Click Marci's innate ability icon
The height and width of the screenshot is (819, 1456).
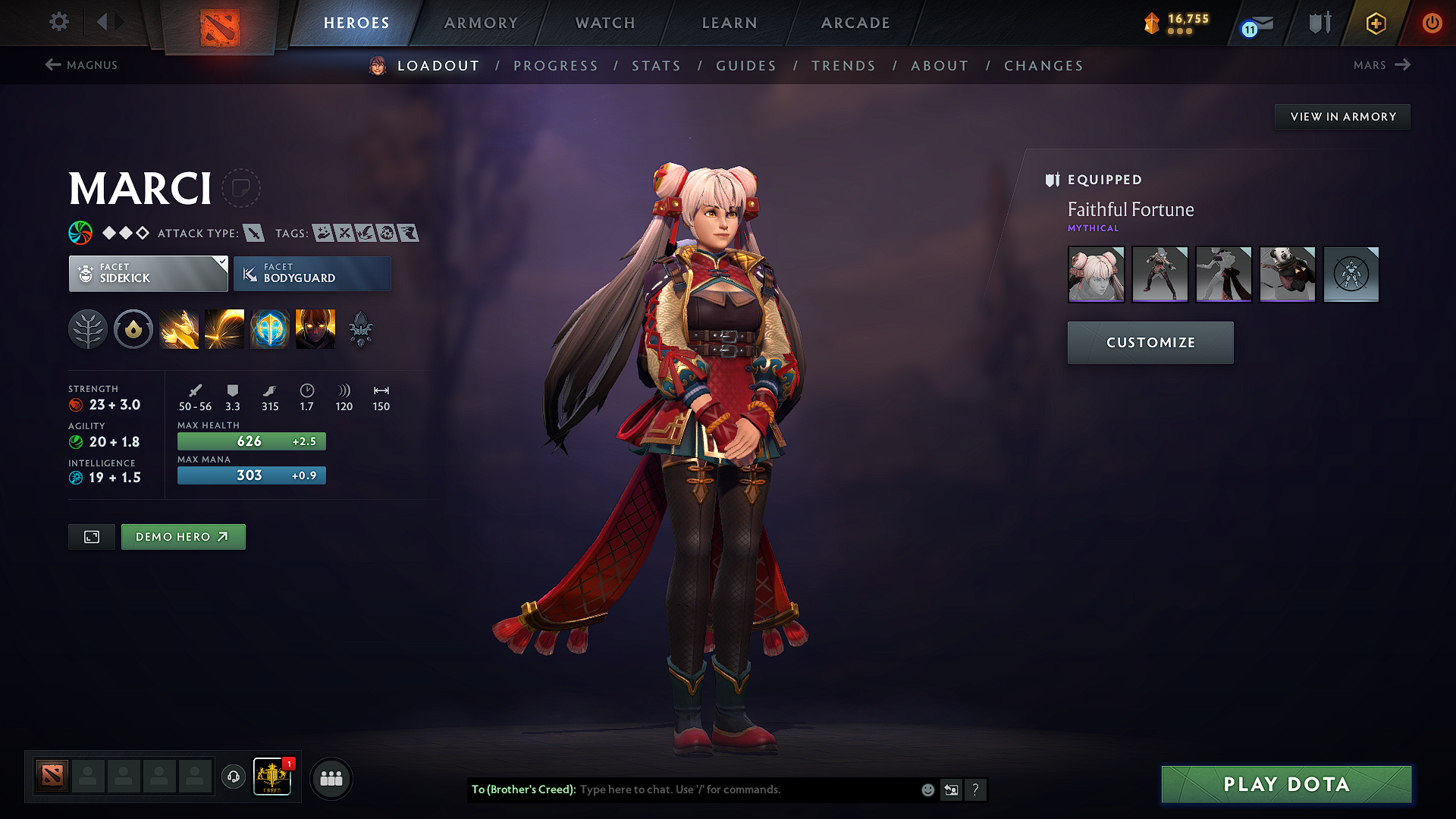(133, 328)
